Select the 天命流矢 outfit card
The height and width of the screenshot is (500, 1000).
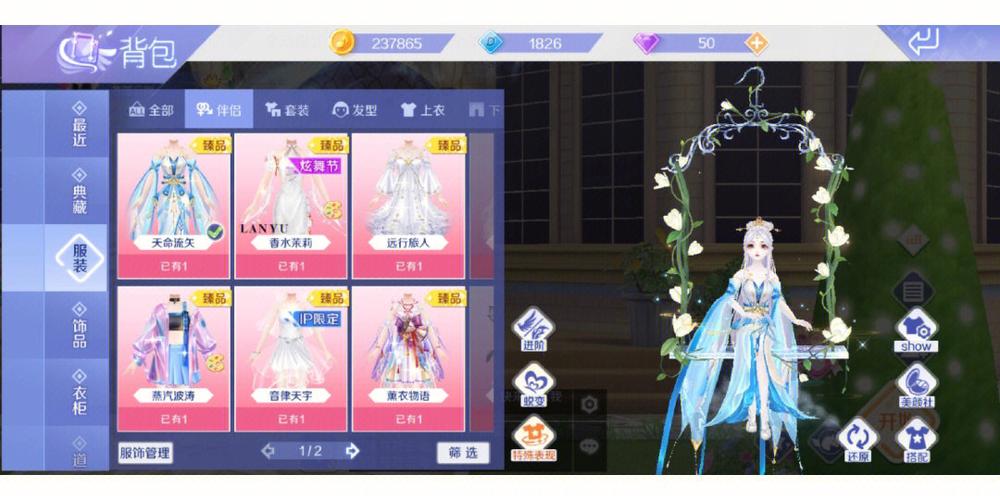pyautogui.click(x=175, y=204)
